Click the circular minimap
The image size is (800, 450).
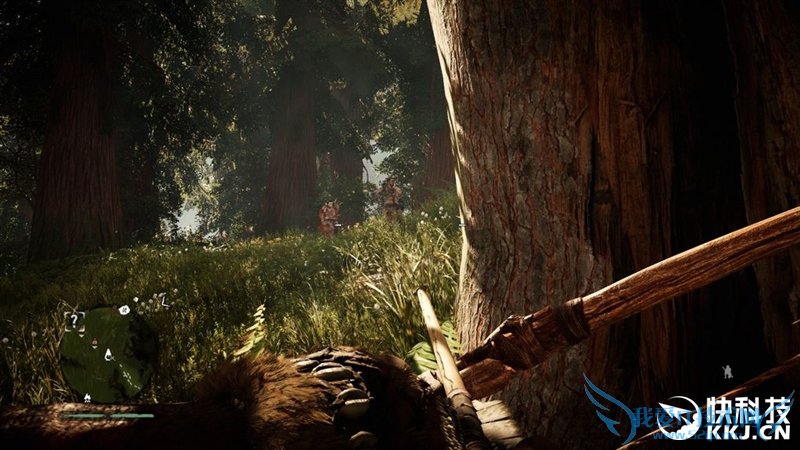pyautogui.click(x=106, y=351)
